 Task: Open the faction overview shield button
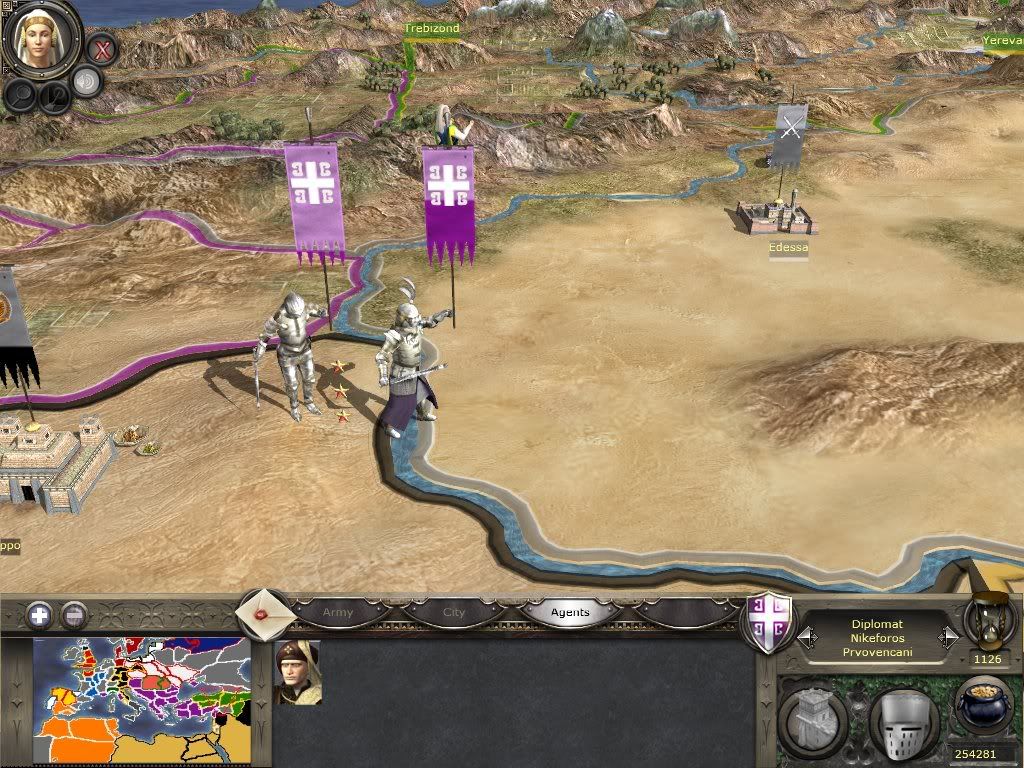coord(771,625)
